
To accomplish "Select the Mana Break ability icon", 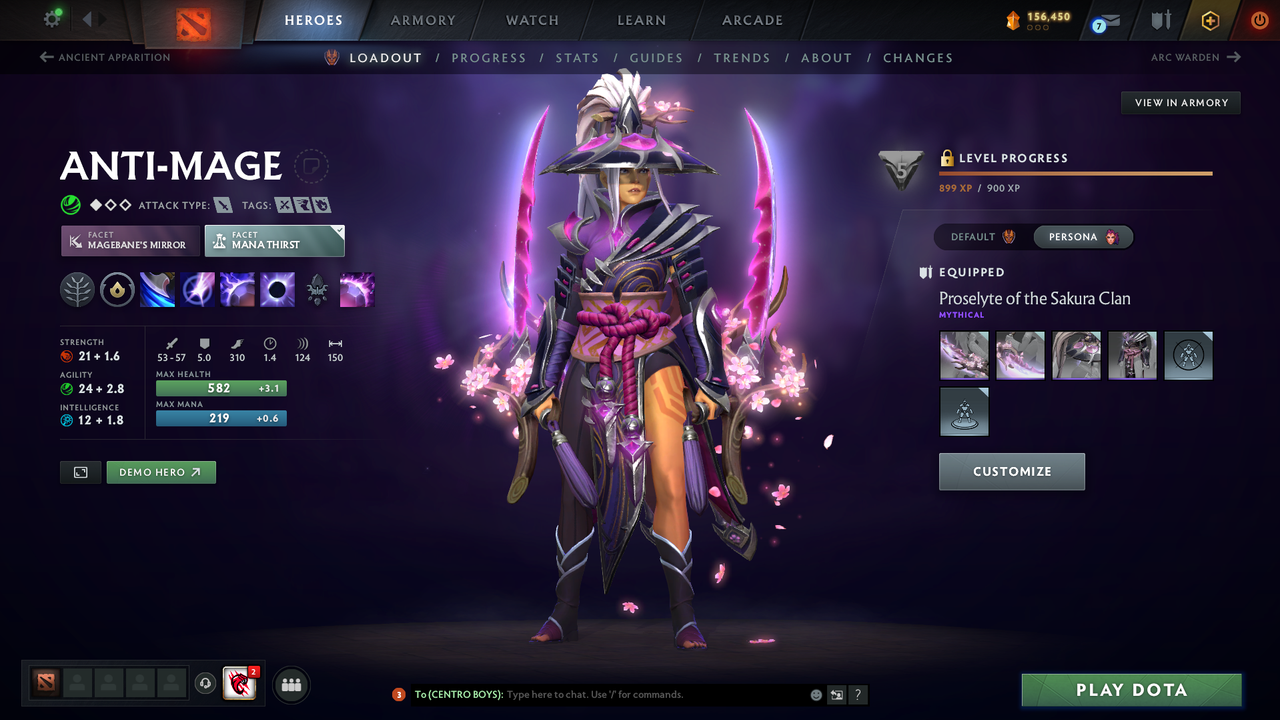I will pos(157,290).
